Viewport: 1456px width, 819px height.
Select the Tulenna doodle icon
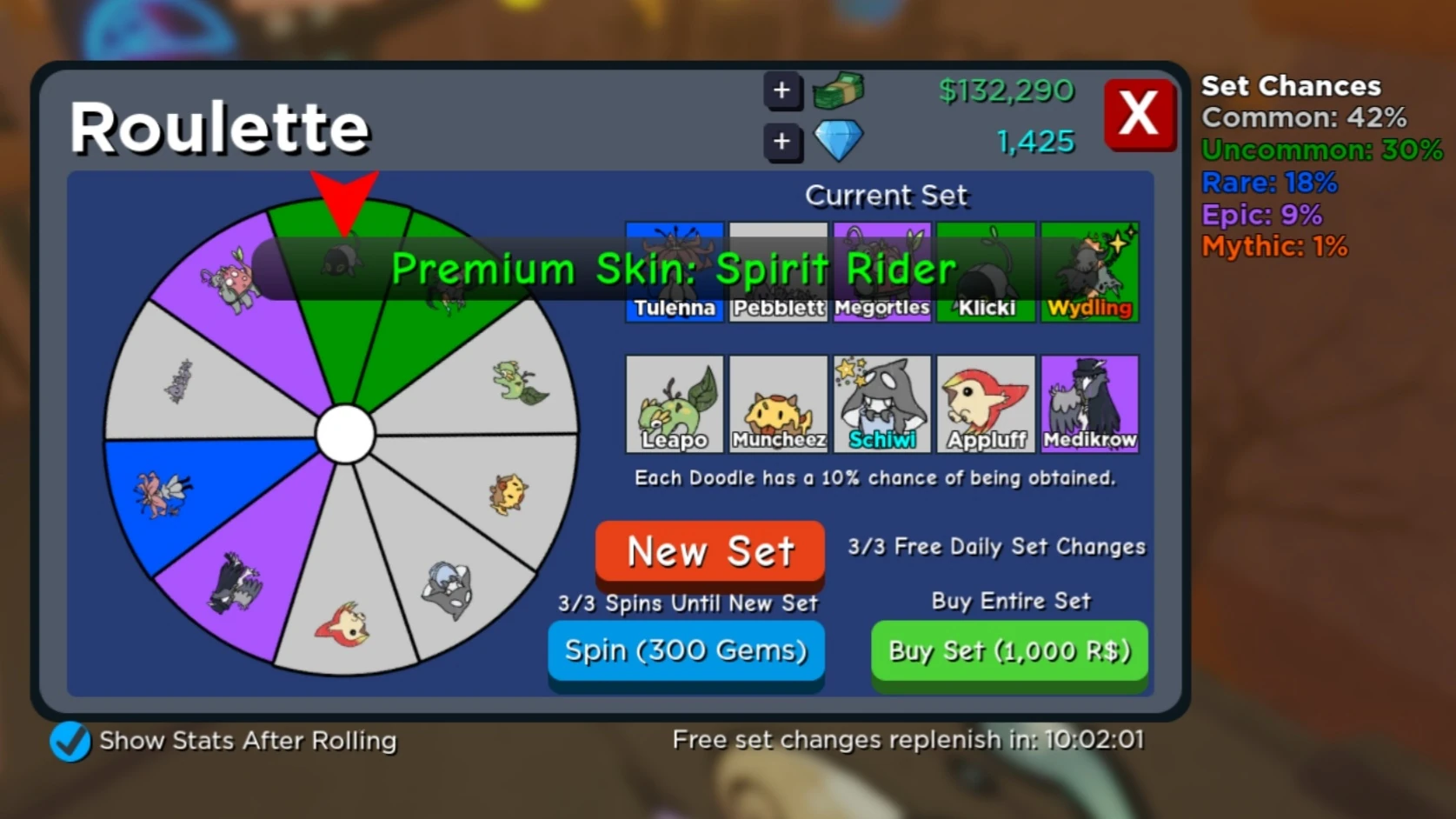[x=674, y=271]
